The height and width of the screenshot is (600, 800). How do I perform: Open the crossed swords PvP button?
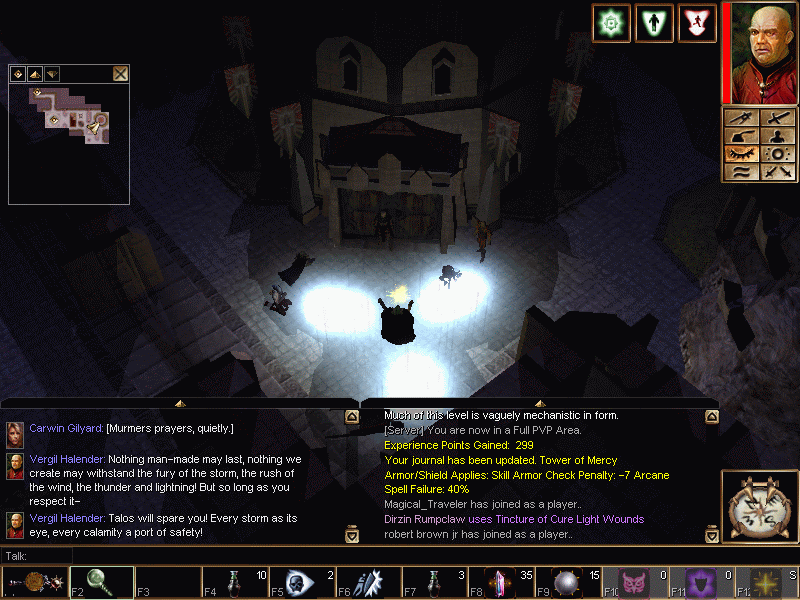(x=777, y=172)
